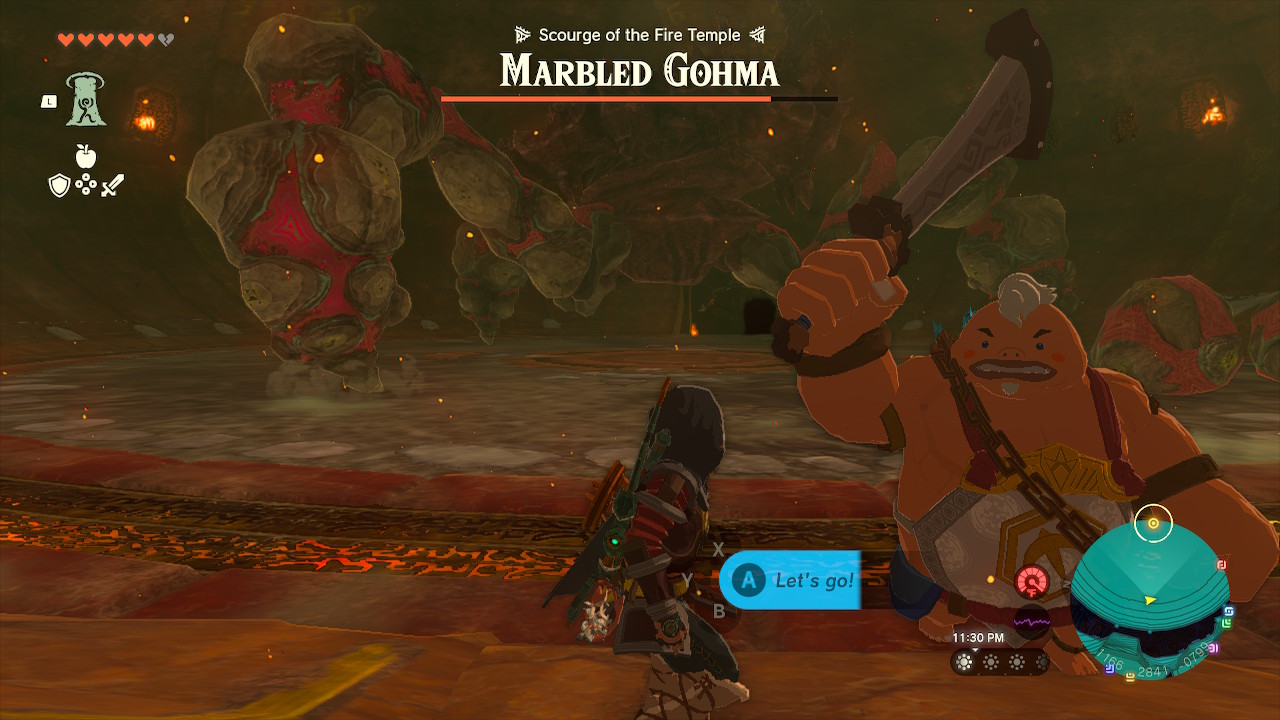Click the red temperature gauge

1031,582
